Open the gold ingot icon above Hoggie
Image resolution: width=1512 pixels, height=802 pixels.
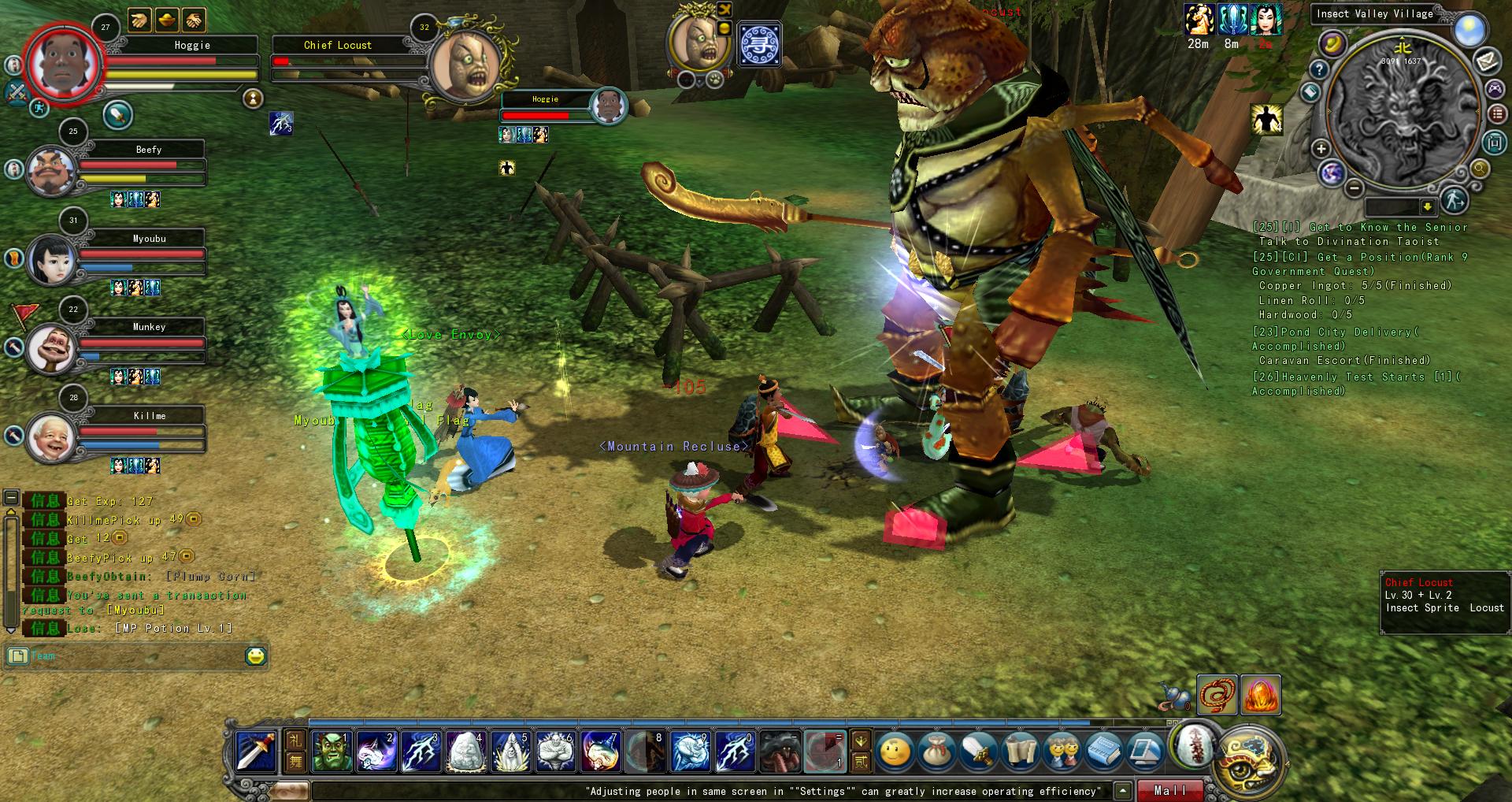166,20
